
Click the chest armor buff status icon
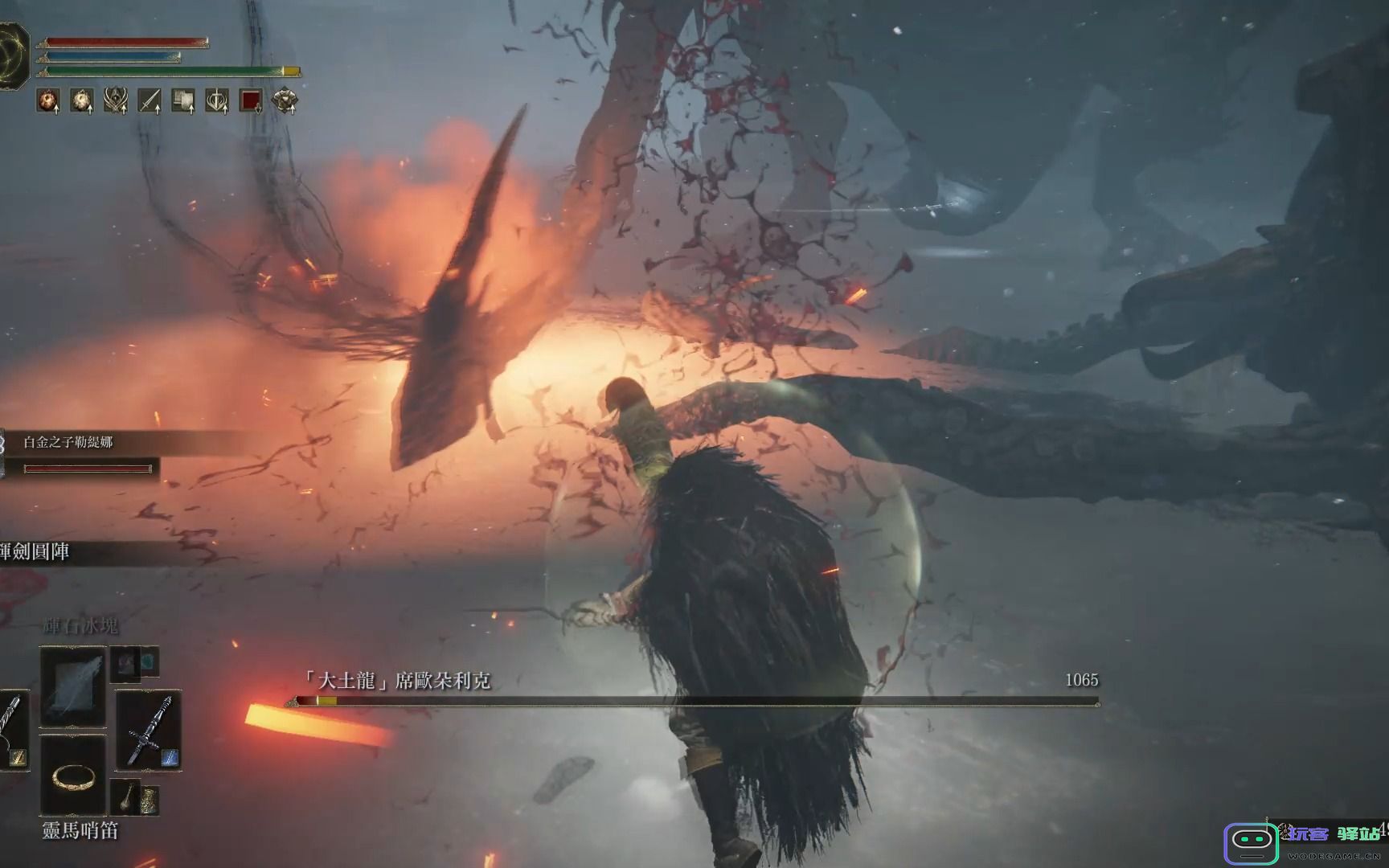pyautogui.click(x=285, y=100)
